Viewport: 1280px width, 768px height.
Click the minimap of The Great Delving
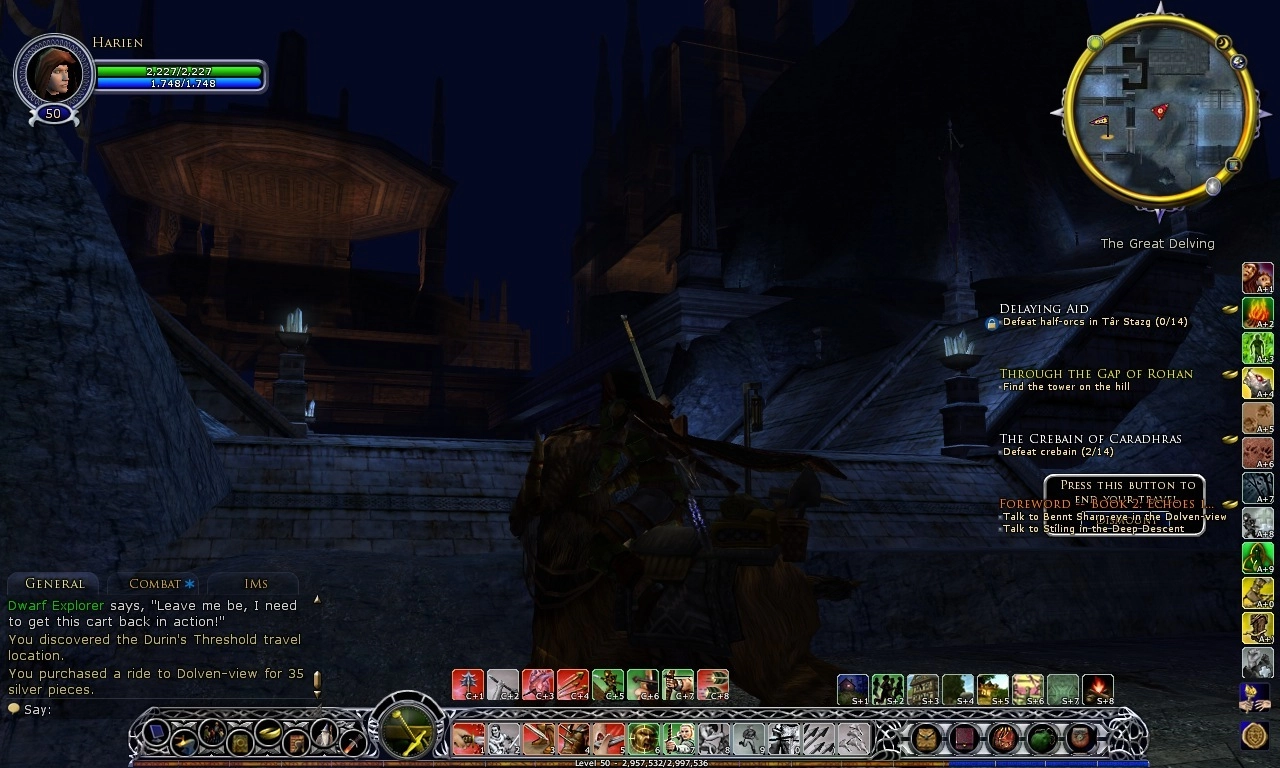pyautogui.click(x=1160, y=113)
